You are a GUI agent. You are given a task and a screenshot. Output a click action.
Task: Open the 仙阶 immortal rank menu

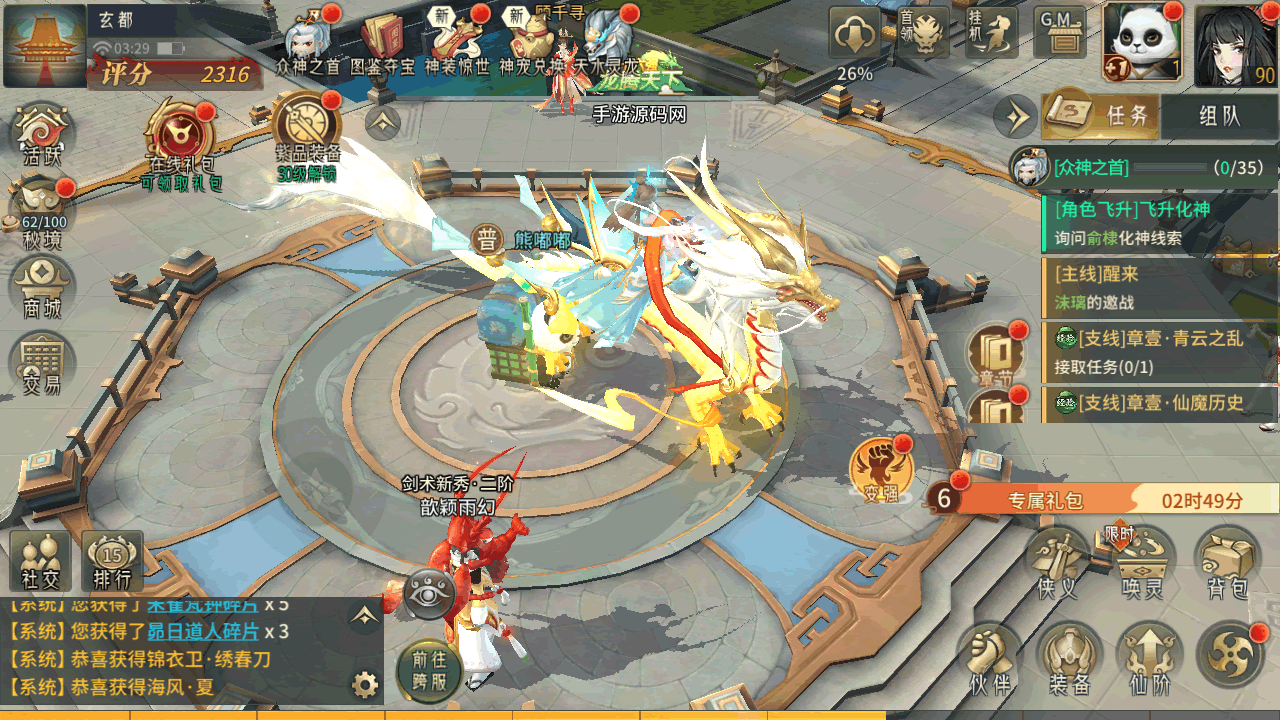(1149, 658)
